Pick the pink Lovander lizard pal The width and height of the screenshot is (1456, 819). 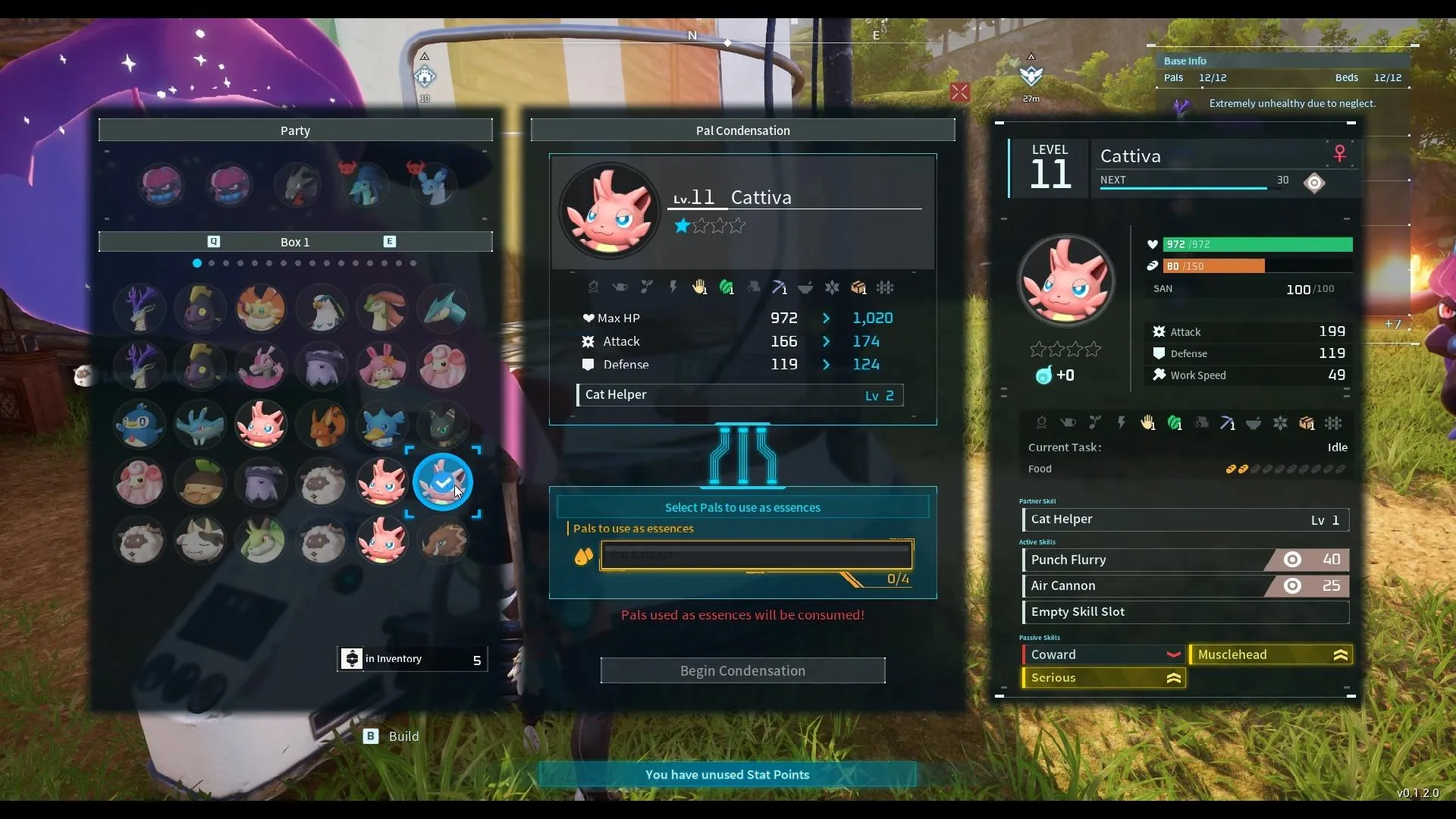click(261, 366)
